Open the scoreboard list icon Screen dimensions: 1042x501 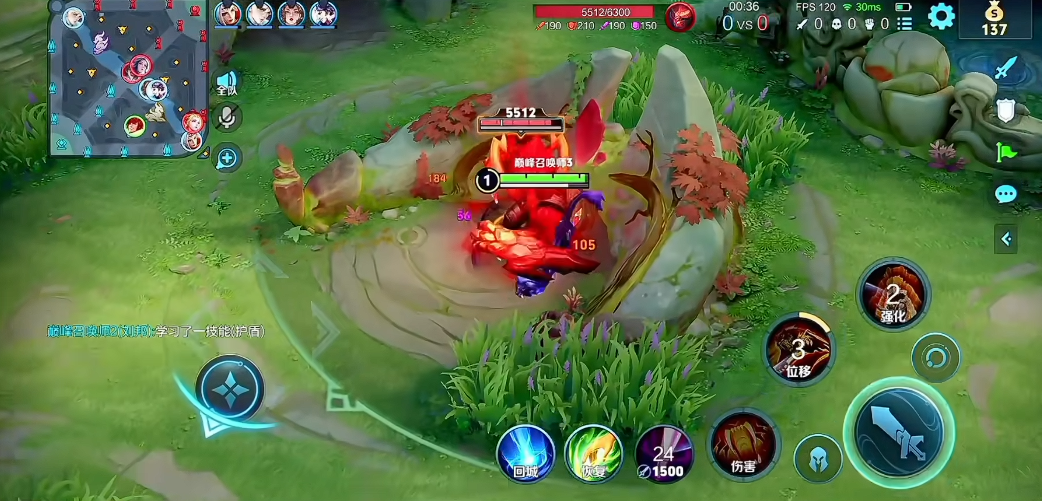[x=905, y=23]
